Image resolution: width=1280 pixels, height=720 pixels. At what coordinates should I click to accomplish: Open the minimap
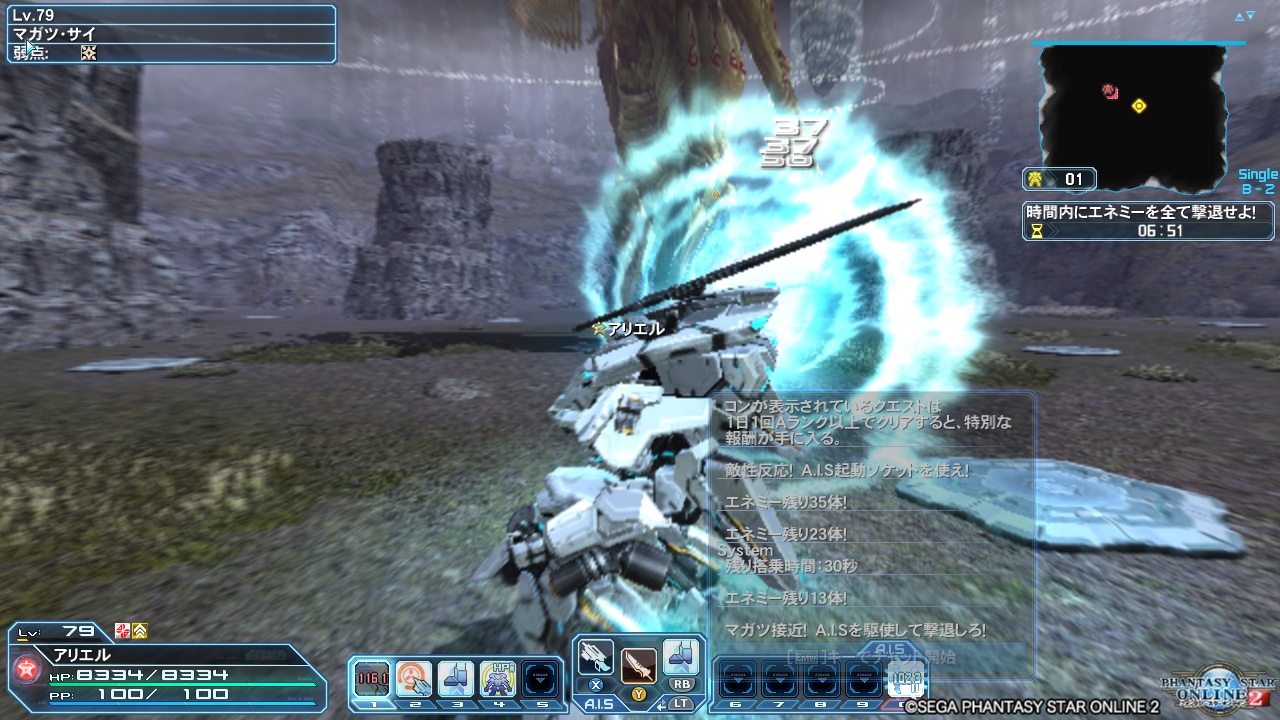[1132, 117]
